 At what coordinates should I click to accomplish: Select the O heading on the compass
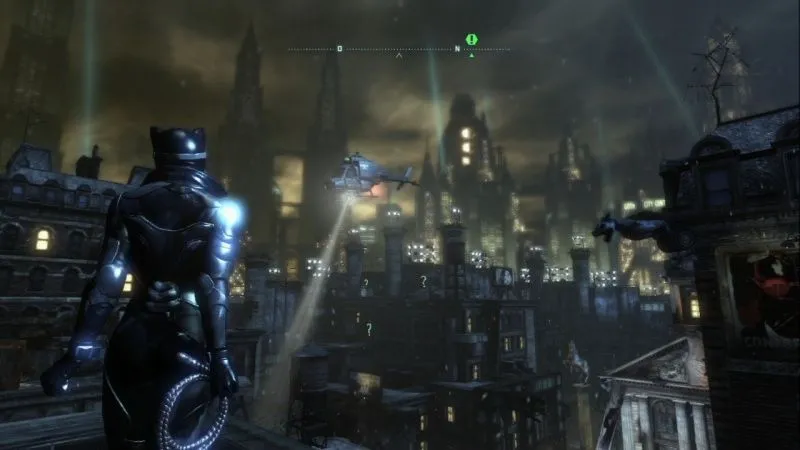pos(340,48)
